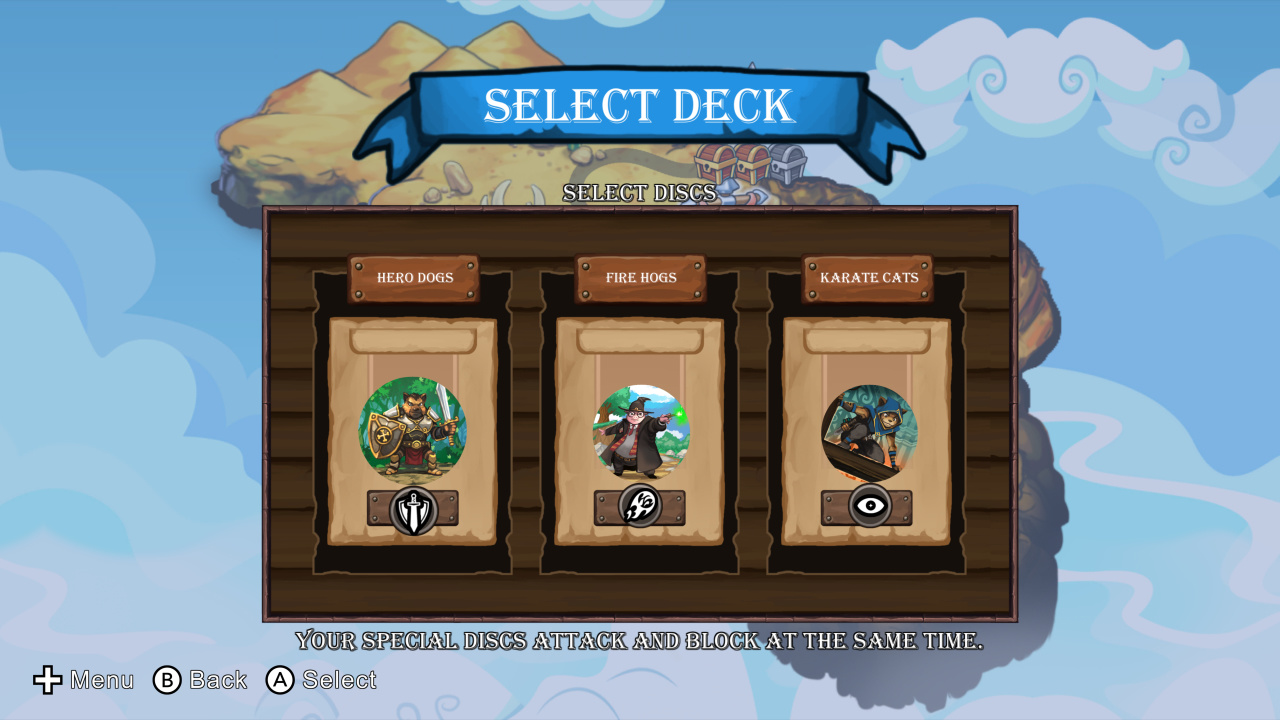Viewport: 1280px width, 720px height.
Task: Select the eye disc icon
Action: [870, 506]
